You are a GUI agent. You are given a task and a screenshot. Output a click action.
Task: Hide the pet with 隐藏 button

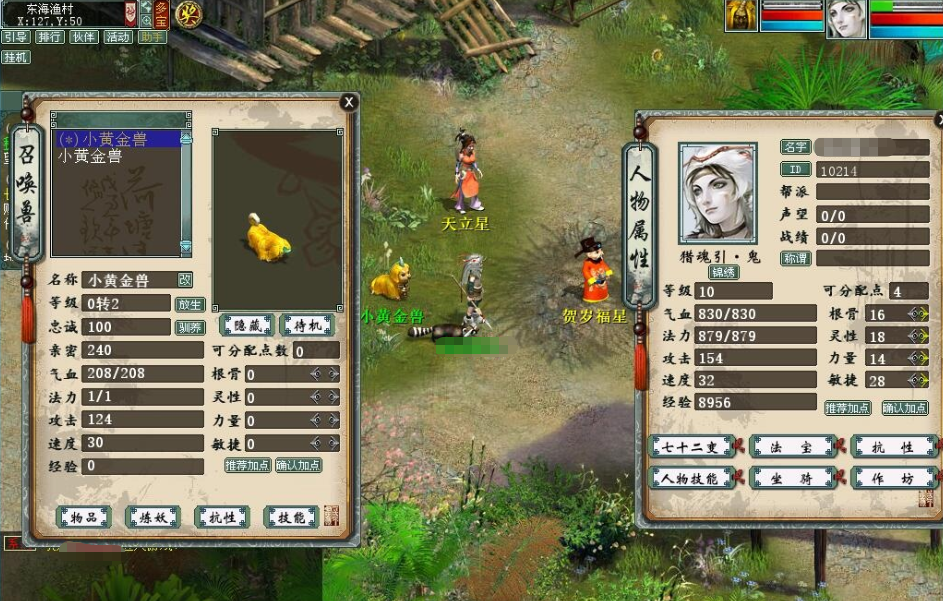pos(246,325)
